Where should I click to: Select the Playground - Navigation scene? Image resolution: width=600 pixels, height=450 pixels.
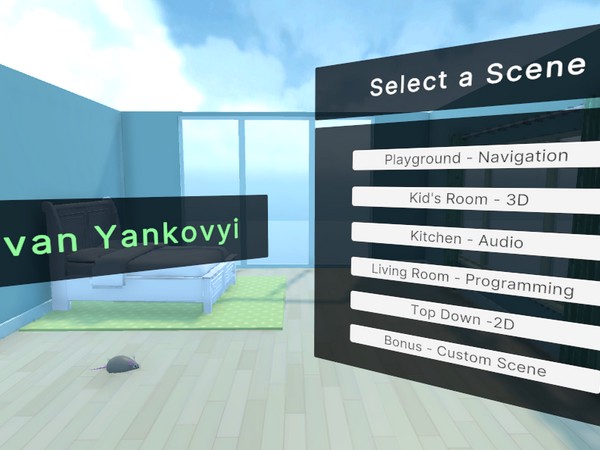coord(476,158)
